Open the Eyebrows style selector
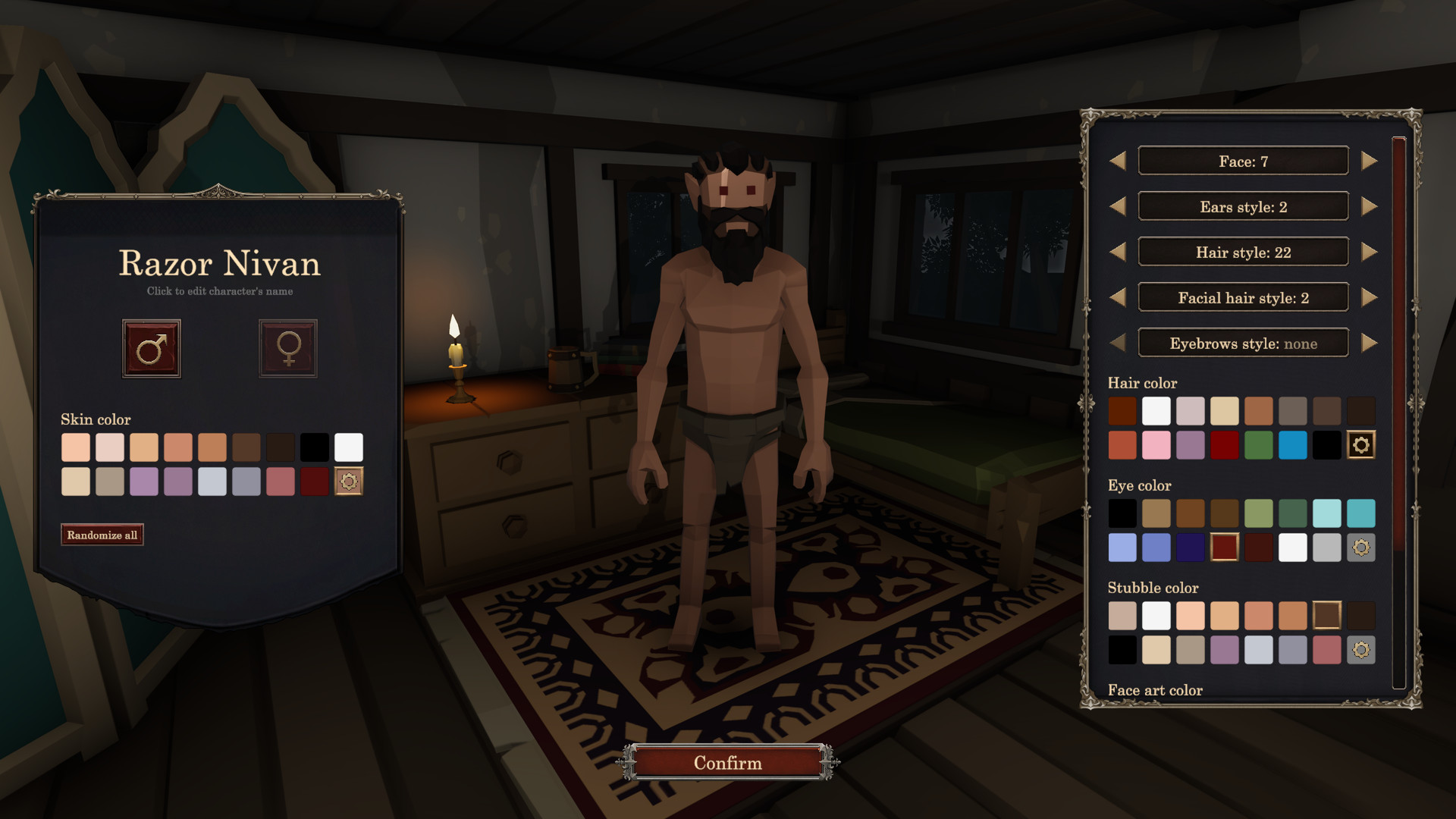 (x=1243, y=343)
